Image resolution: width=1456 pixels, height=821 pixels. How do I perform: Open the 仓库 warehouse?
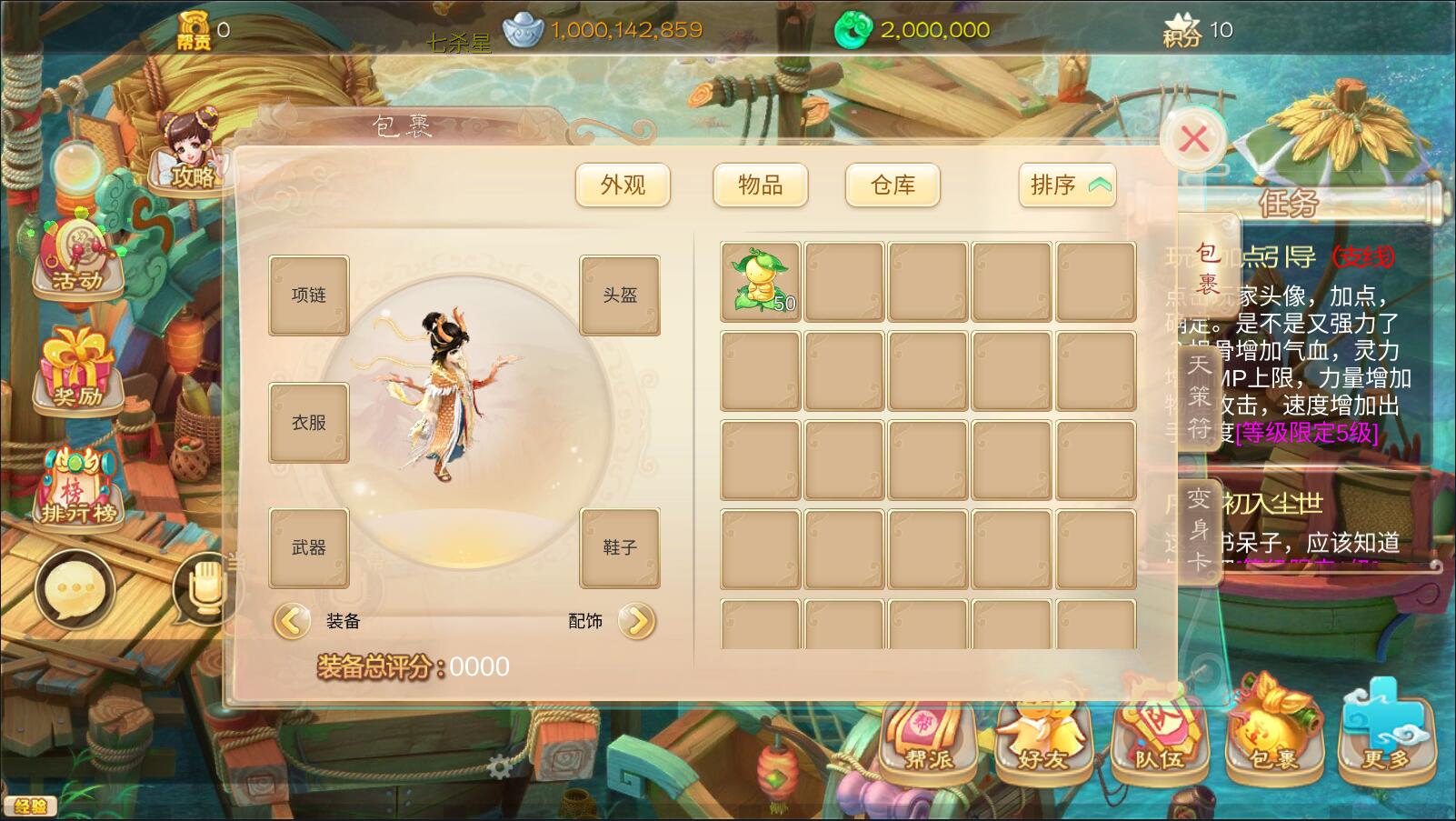click(893, 185)
